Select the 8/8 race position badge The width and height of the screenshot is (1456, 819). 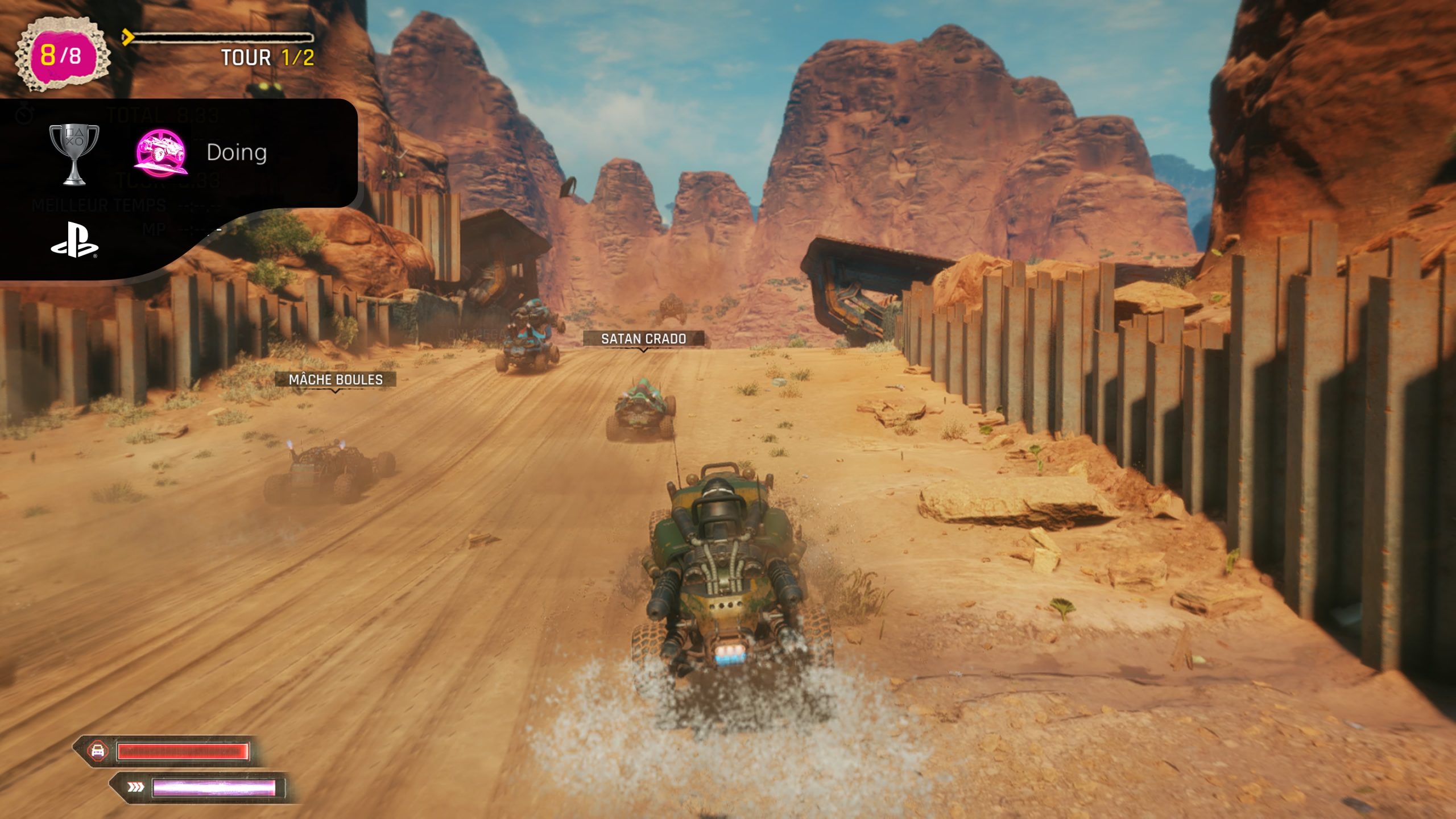coord(61,55)
